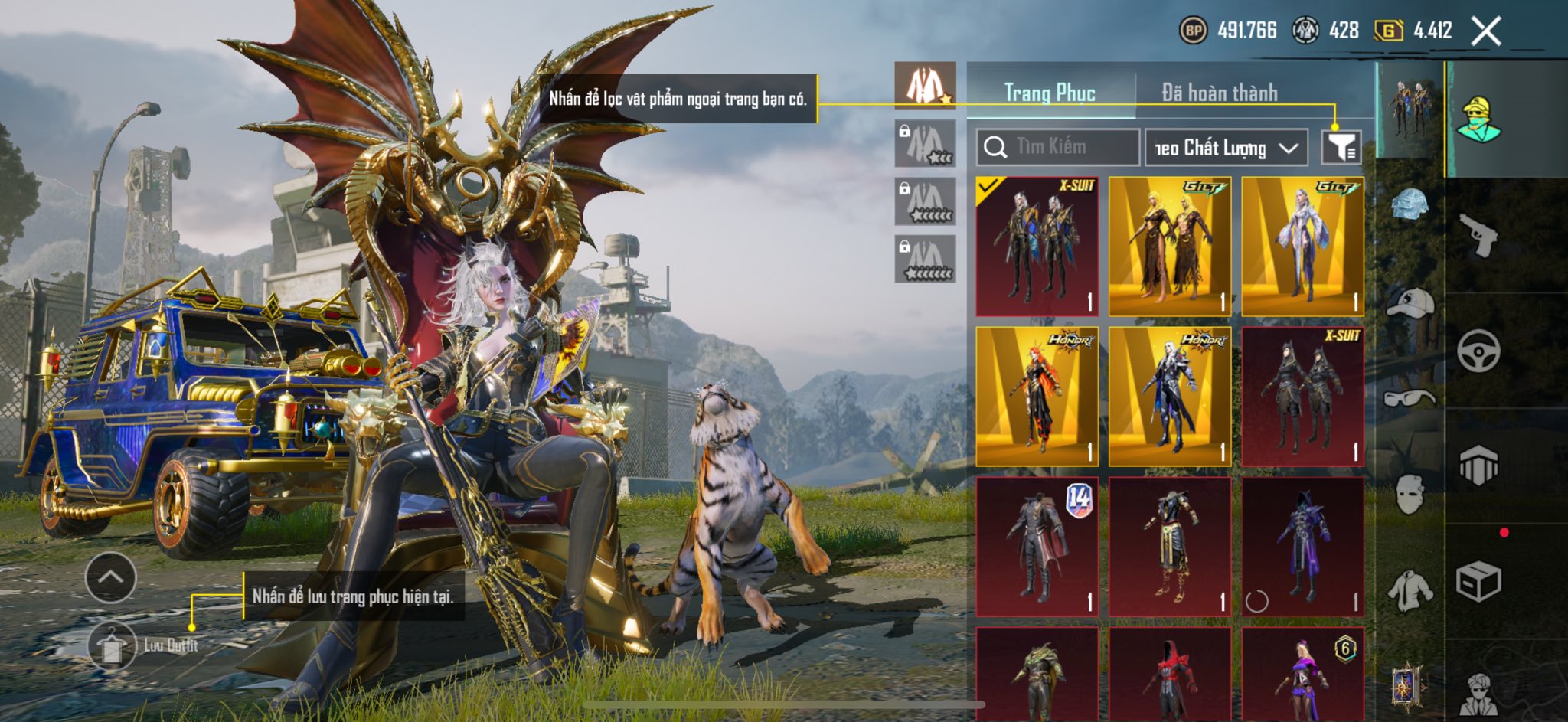1568x722 pixels.
Task: Choose the Honor red-haired outfit
Action: (x=1037, y=397)
